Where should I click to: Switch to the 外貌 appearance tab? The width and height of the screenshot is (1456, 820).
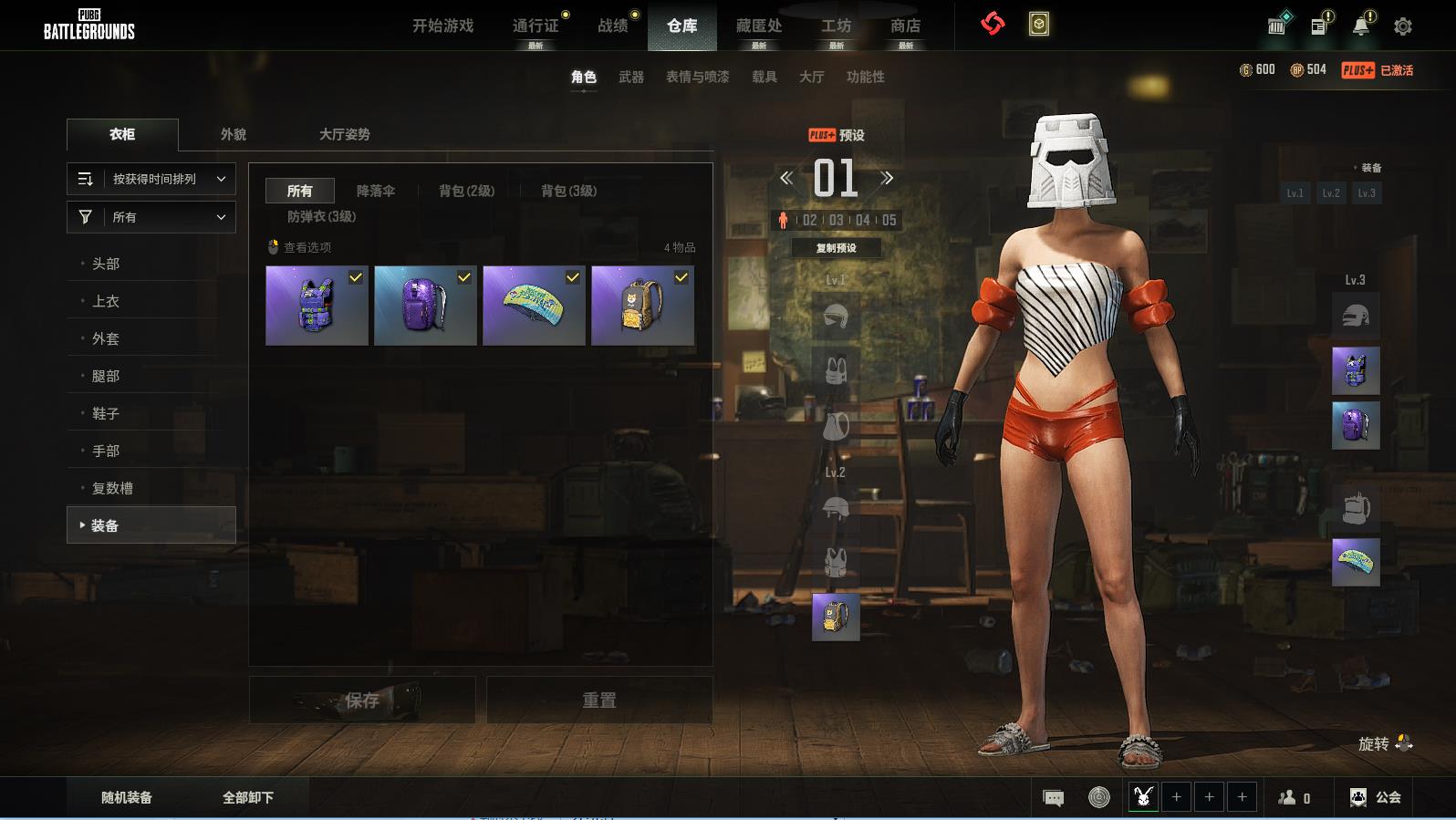pos(234,134)
